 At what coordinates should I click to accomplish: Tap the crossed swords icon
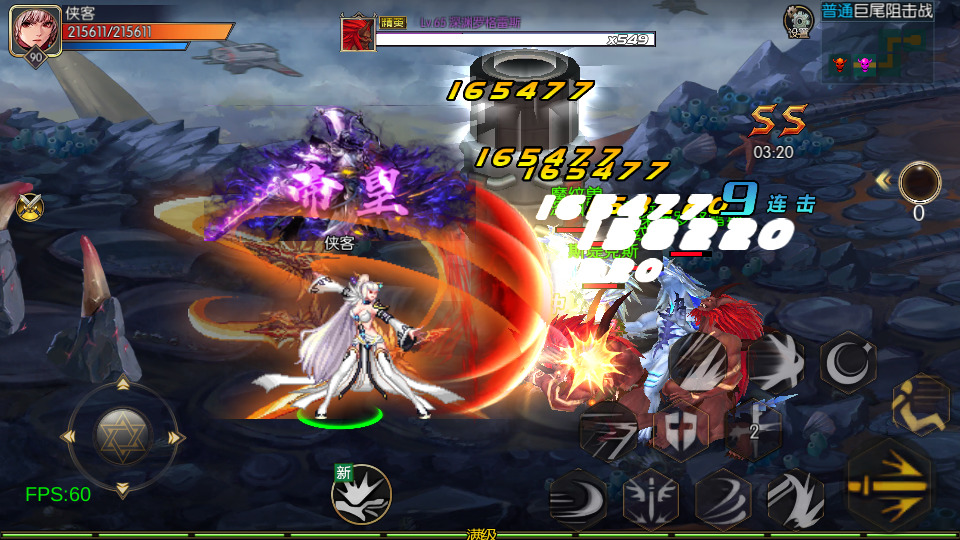point(30,207)
